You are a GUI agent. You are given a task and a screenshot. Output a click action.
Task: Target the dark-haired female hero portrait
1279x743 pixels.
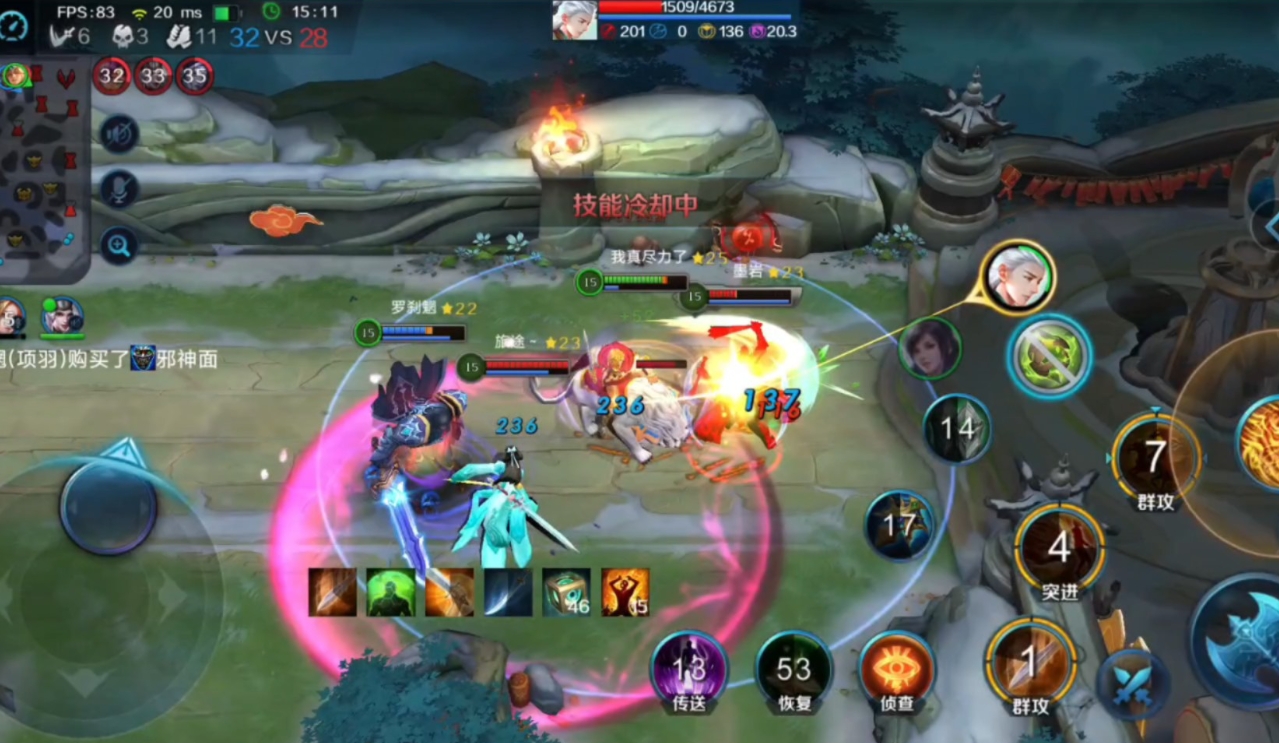pos(930,348)
